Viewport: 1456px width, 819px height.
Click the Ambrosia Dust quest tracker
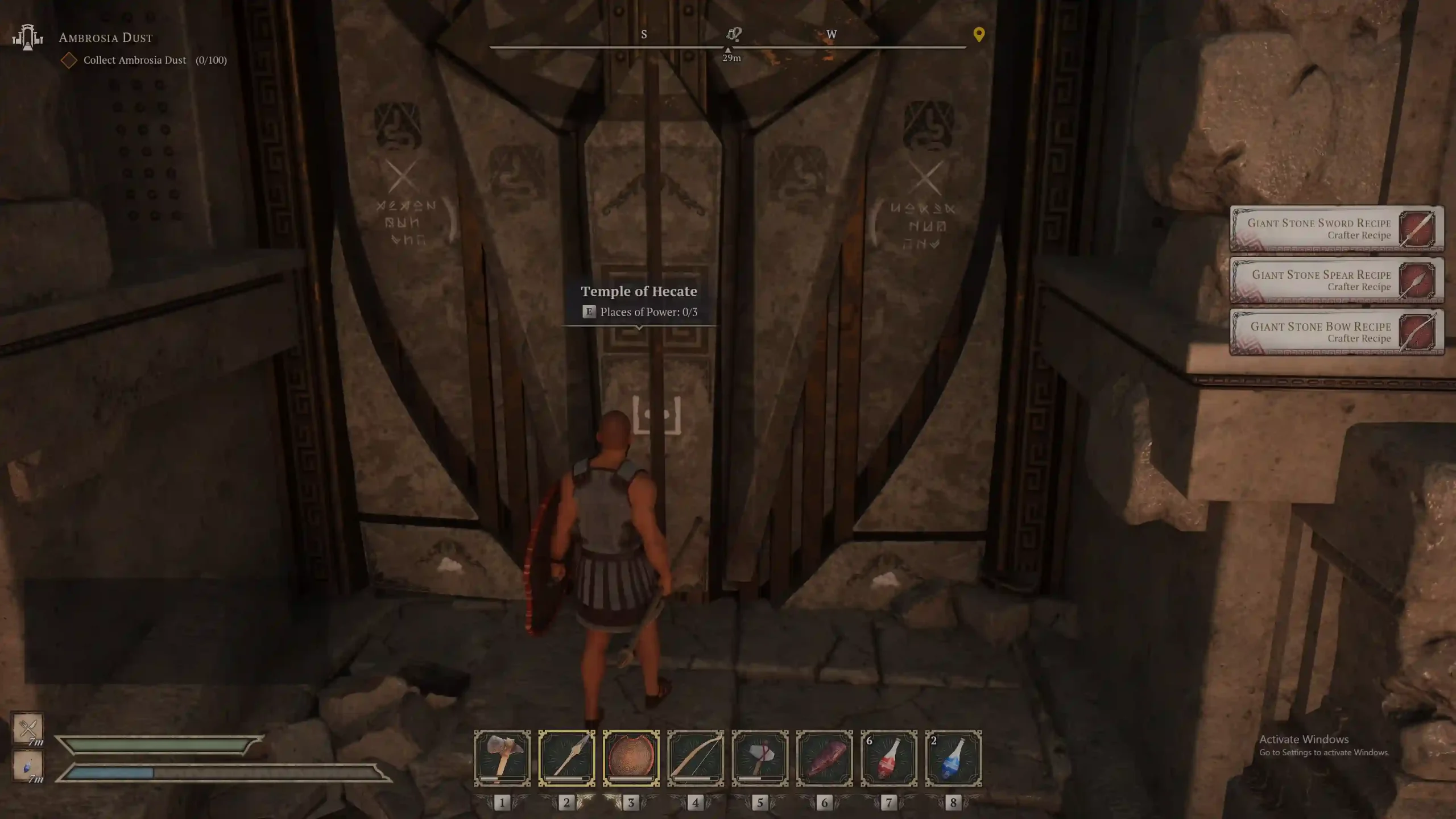click(x=106, y=38)
